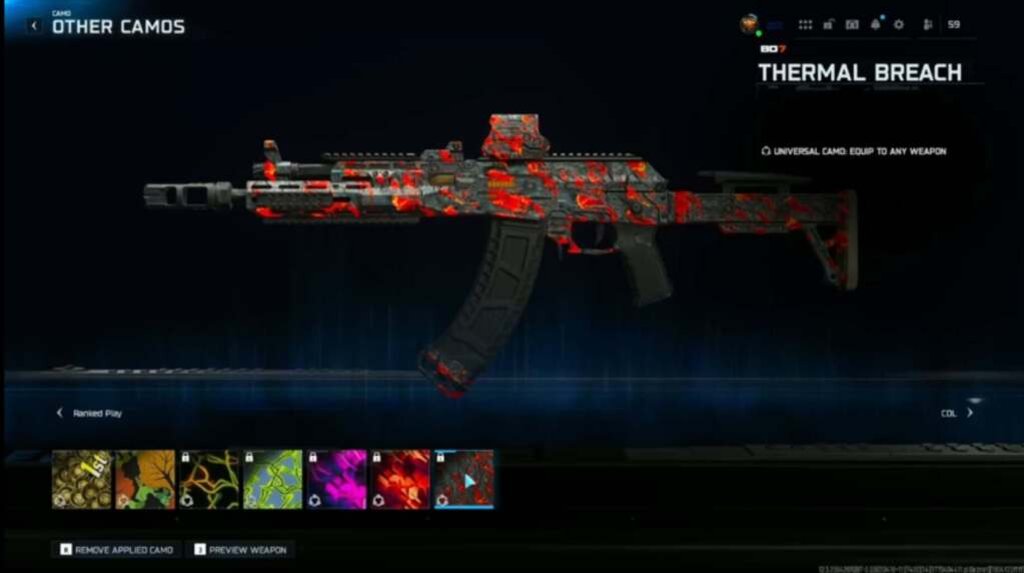Screen dimensions: 1024x573
Task: Select the Thermal Breach camo tile
Action: (464, 479)
